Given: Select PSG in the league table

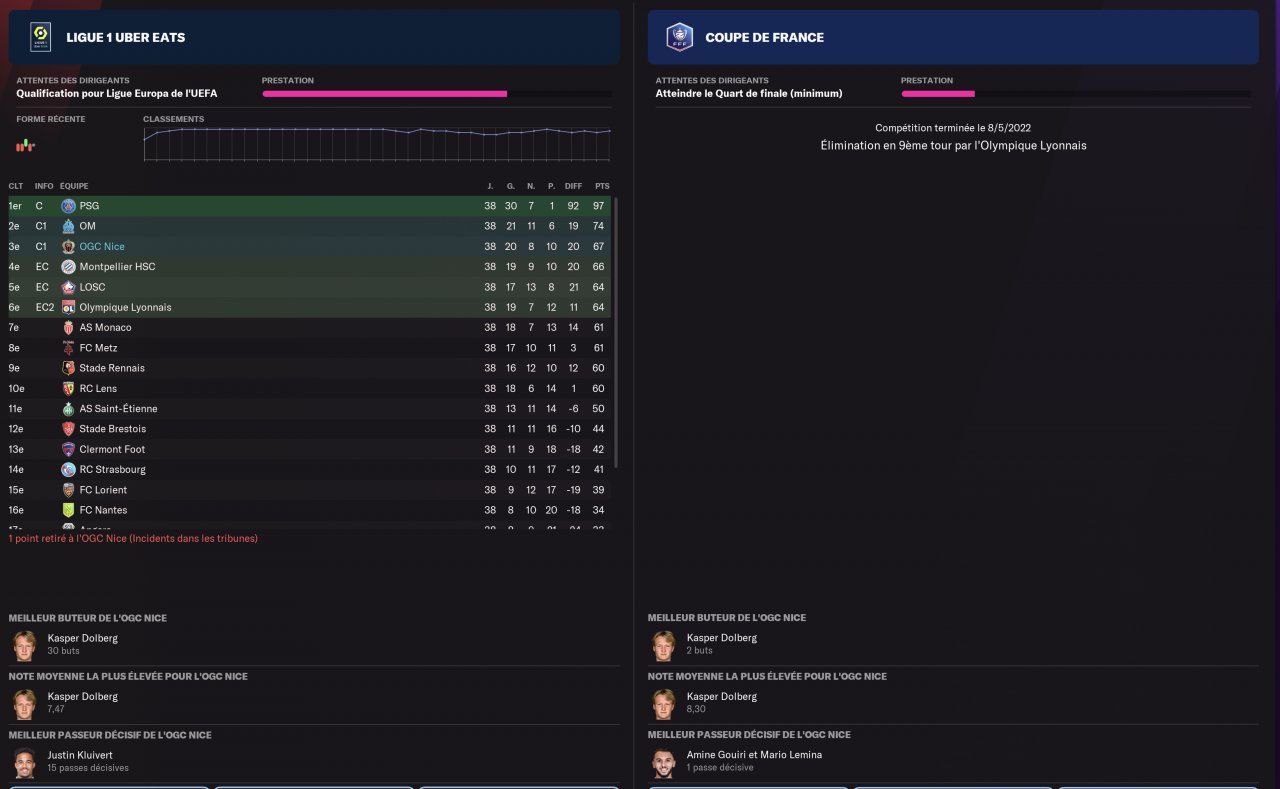Looking at the screenshot, I should point(89,206).
